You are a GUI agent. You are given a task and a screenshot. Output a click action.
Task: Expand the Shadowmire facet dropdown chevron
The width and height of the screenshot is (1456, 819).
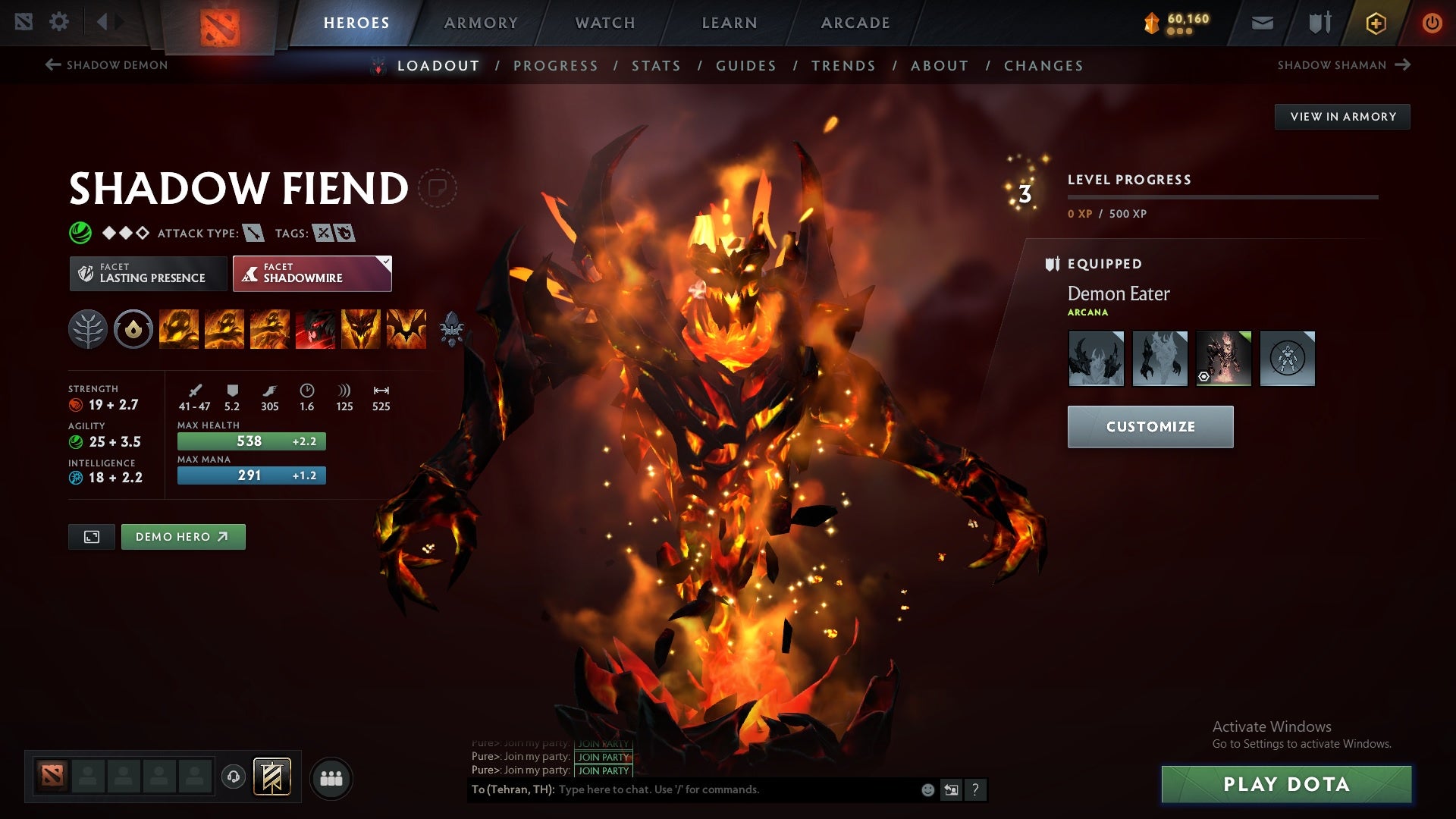click(x=385, y=262)
